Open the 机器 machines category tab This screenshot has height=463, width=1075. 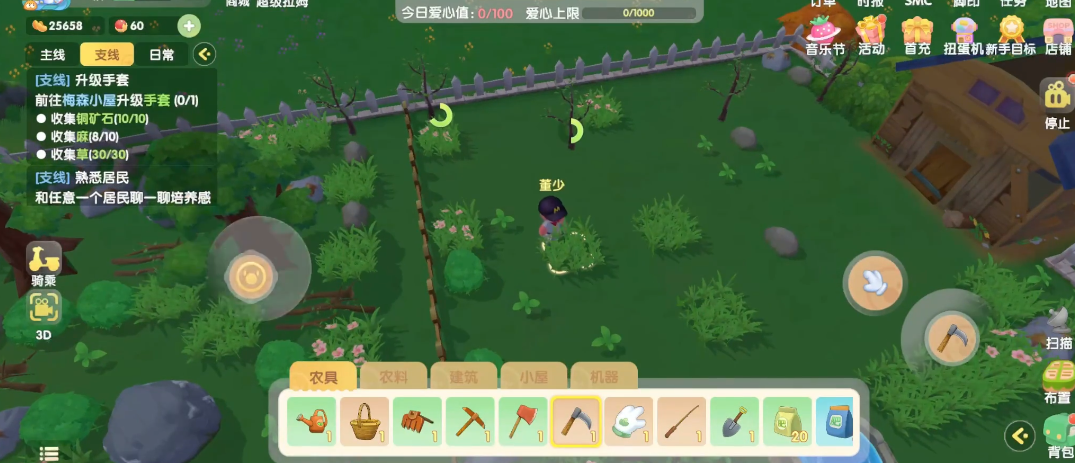tap(604, 377)
